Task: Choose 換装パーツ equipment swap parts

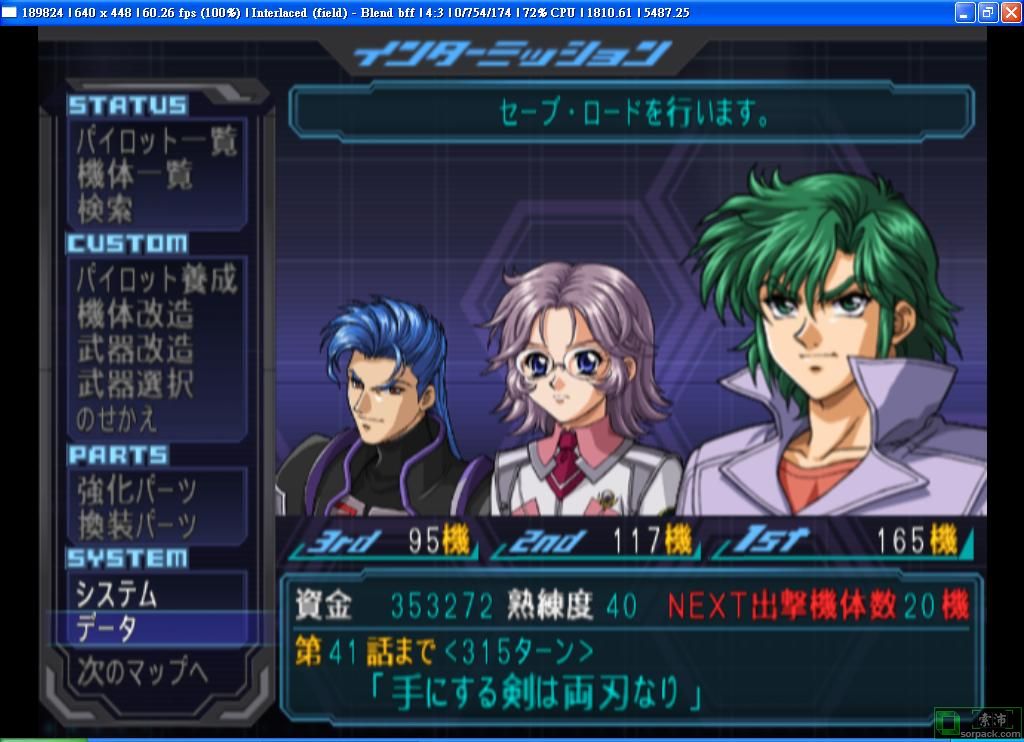Action: pos(137,524)
